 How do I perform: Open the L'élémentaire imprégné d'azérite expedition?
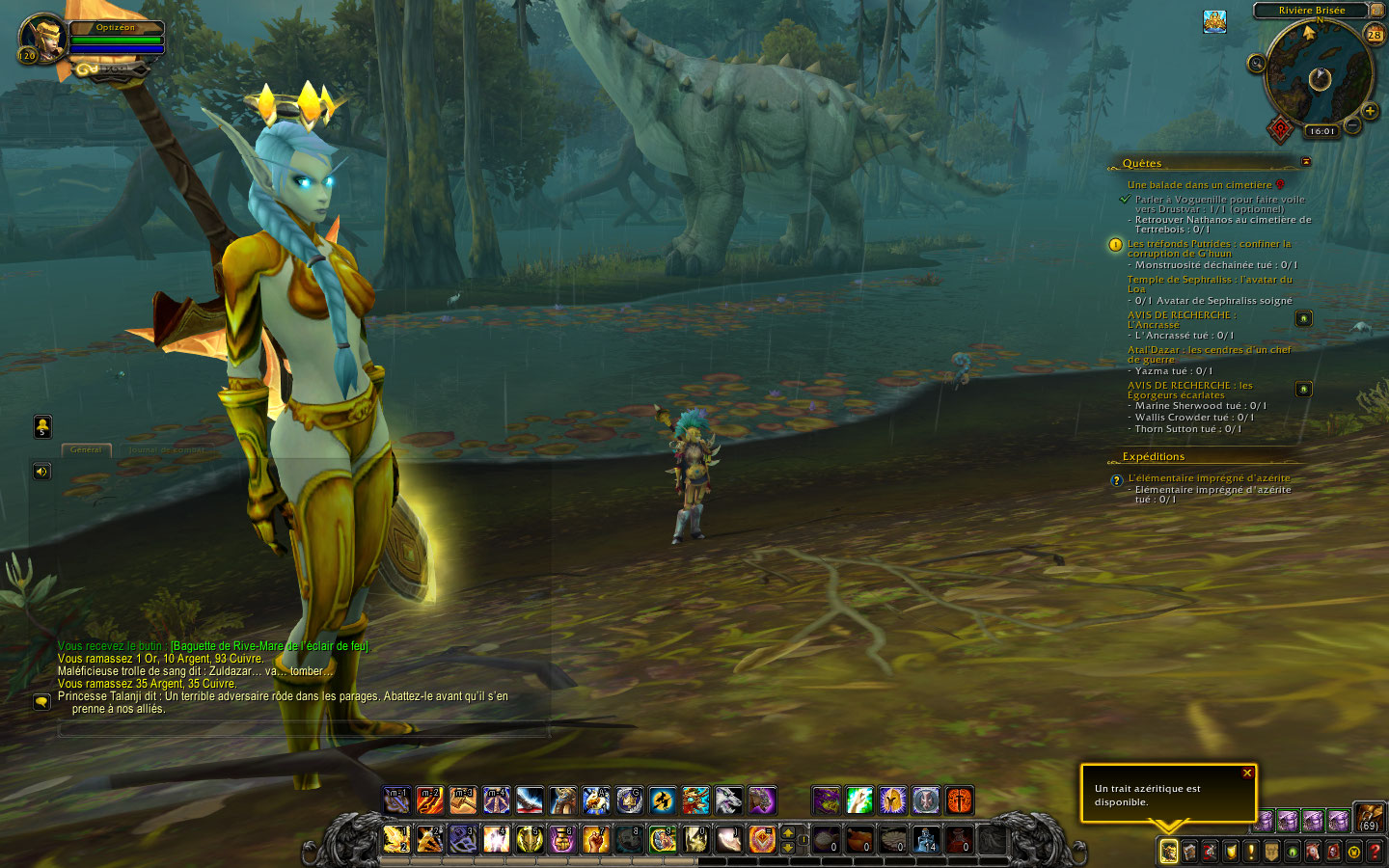click(x=1209, y=478)
